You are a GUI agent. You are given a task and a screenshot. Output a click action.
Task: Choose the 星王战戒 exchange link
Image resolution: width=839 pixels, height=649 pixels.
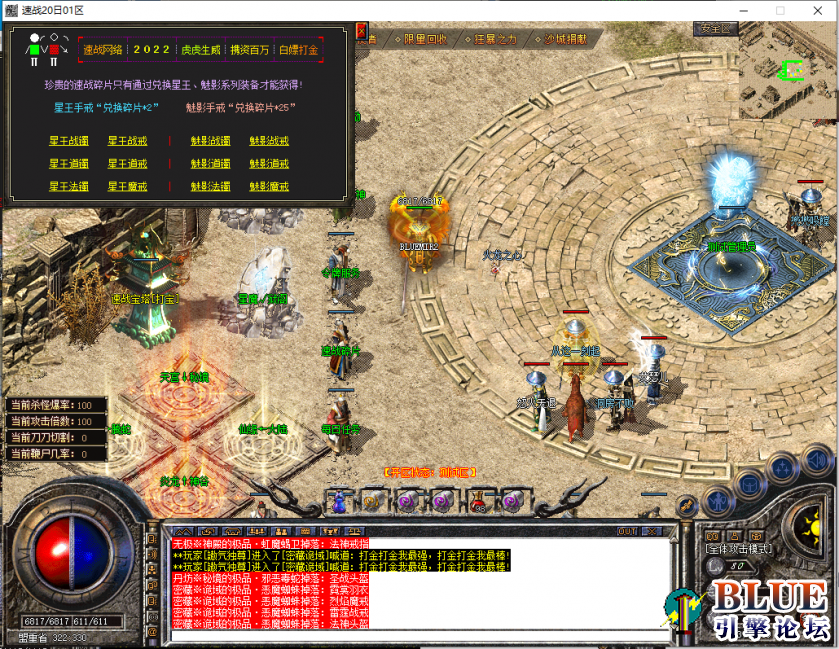tap(127, 141)
